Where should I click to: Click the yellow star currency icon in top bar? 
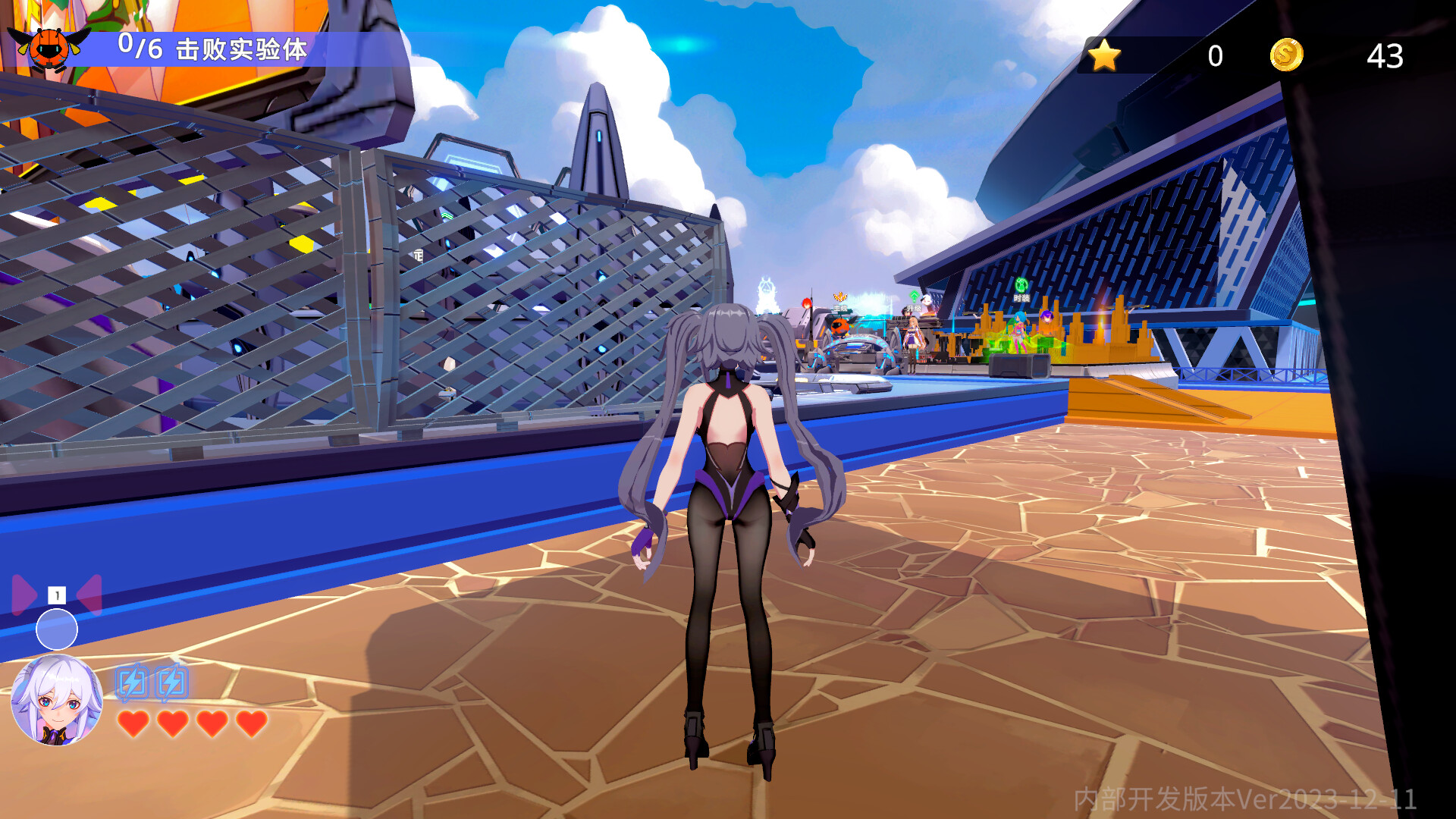click(x=1105, y=54)
